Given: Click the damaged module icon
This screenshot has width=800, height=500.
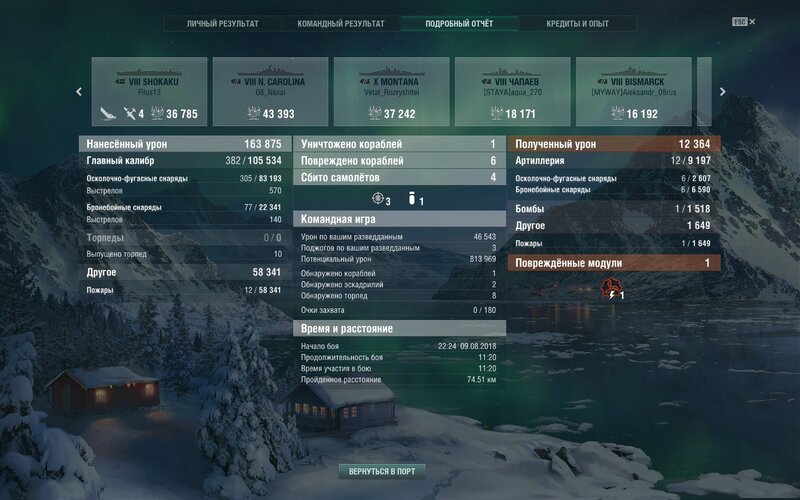Looking at the screenshot, I should (x=610, y=290).
